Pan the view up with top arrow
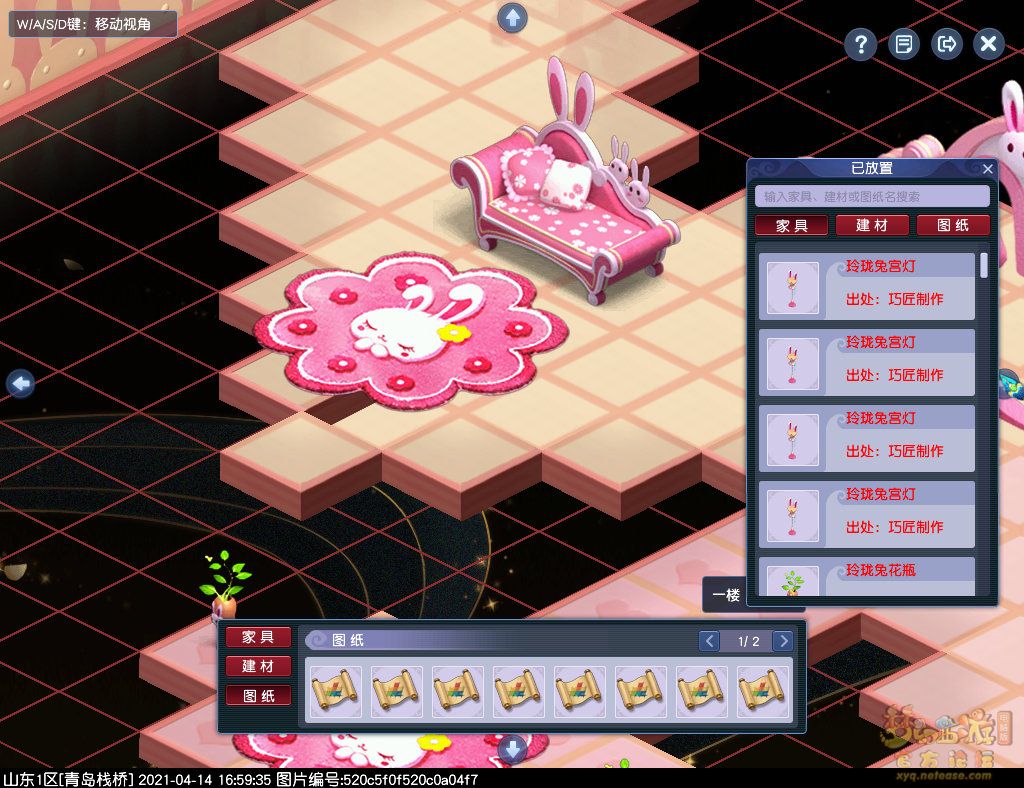Screen dimensions: 1024x788 pyautogui.click(x=512, y=17)
